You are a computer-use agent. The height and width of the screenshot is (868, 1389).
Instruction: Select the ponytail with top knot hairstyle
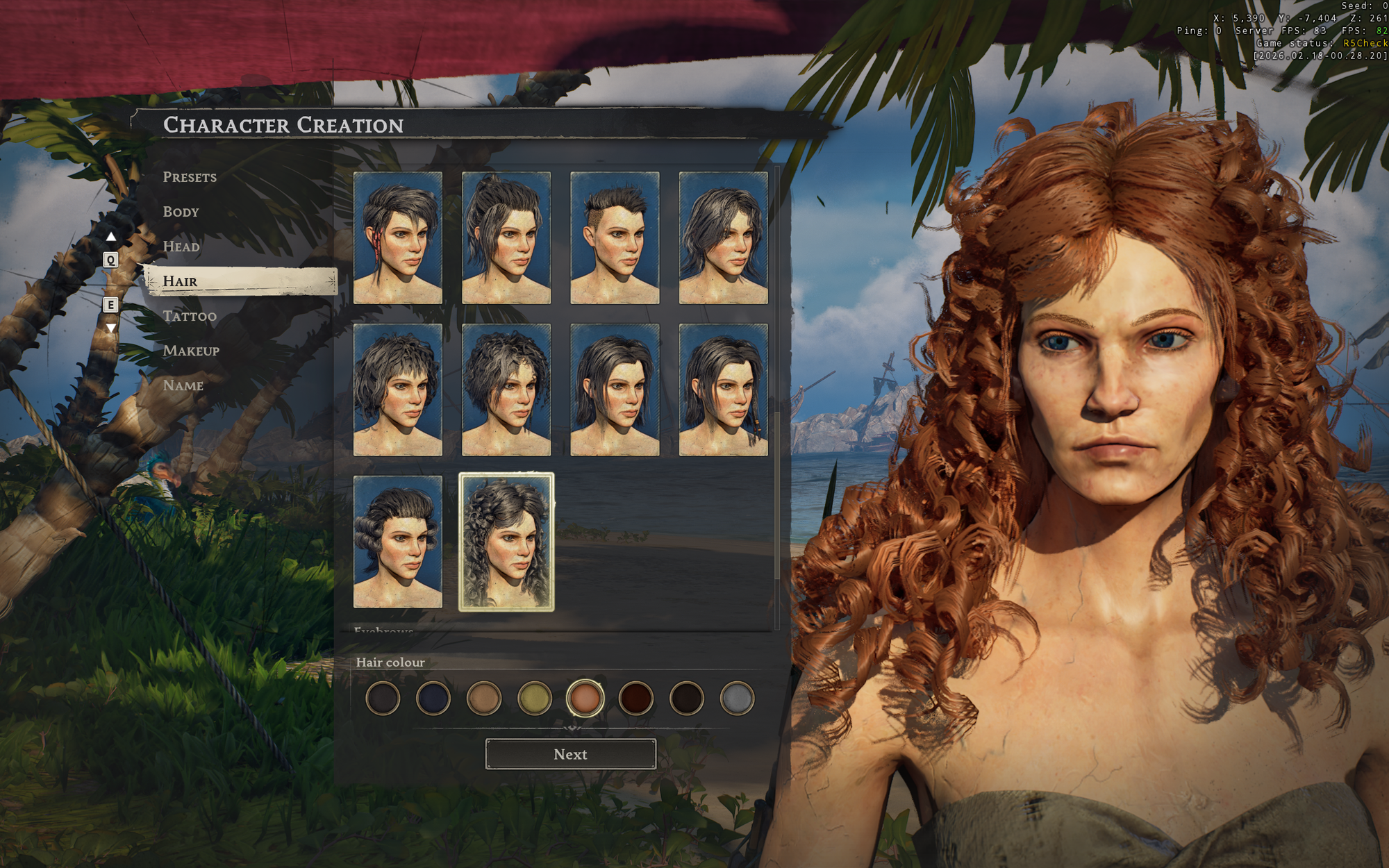click(506, 237)
